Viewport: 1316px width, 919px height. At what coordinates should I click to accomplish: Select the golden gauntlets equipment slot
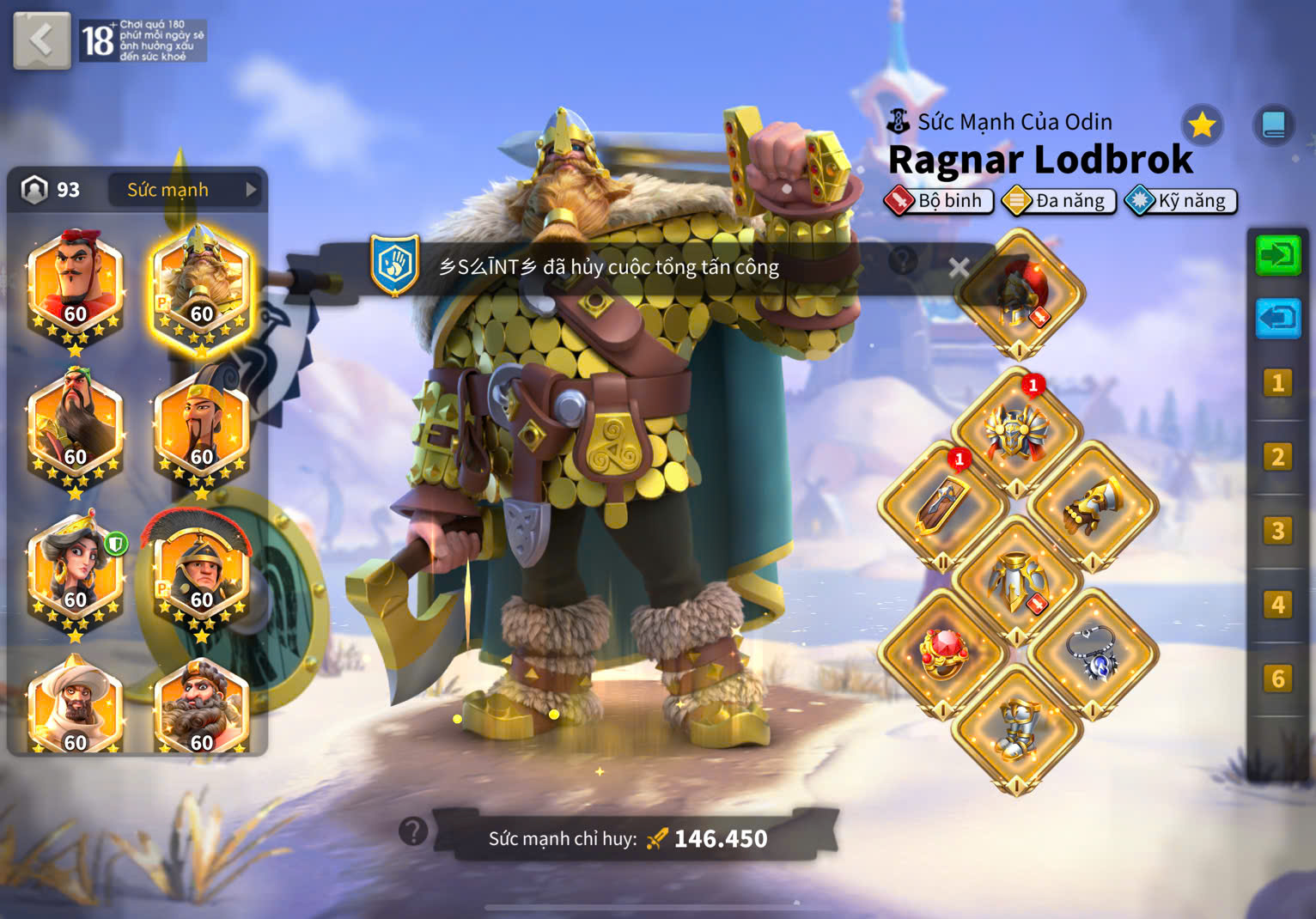point(1093,507)
